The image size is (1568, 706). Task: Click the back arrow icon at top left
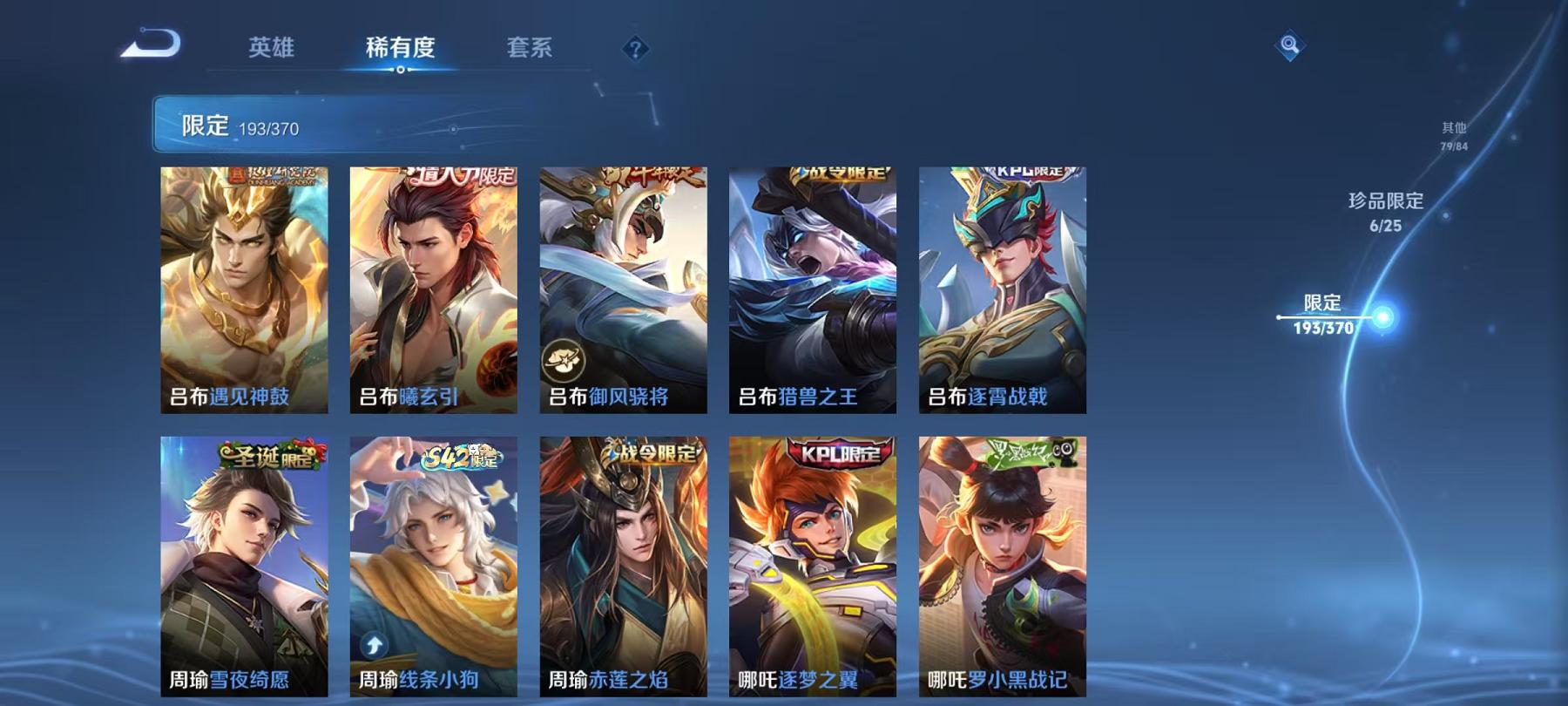click(x=153, y=45)
